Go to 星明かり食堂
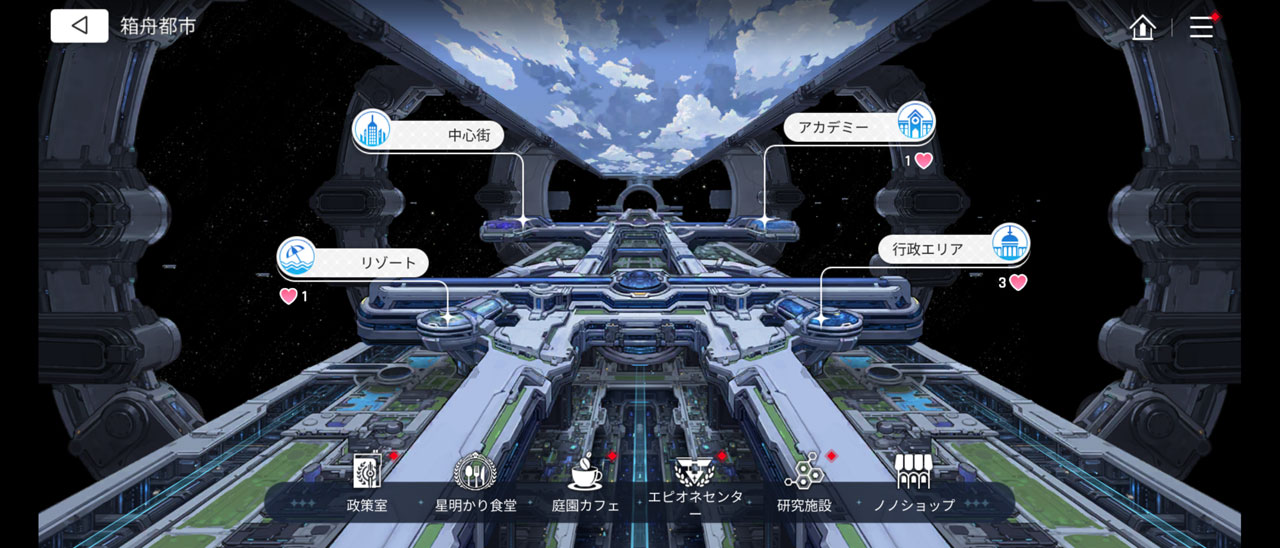This screenshot has width=1280, height=548. (475, 483)
